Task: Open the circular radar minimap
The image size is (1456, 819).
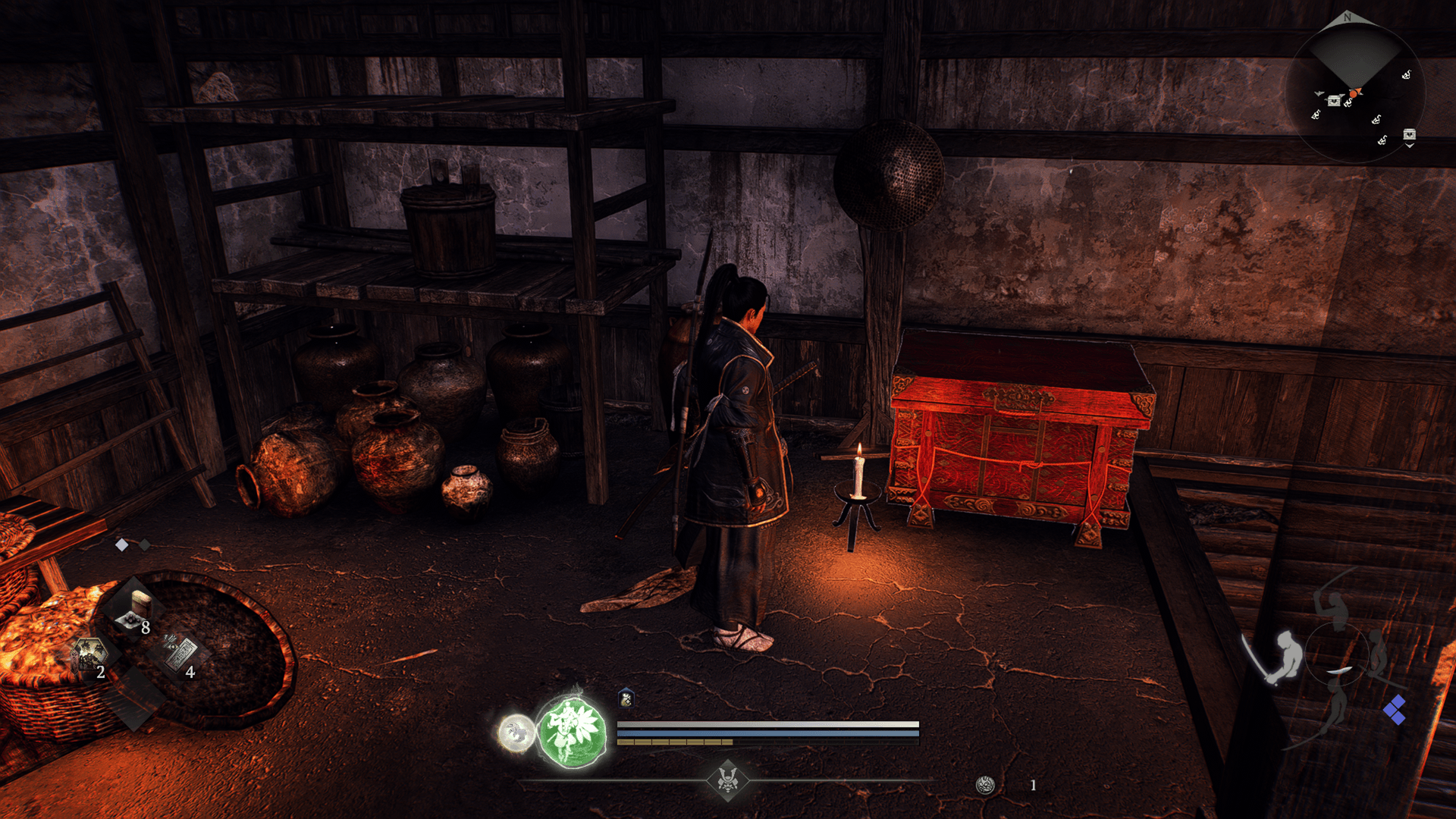Action: tap(1354, 93)
